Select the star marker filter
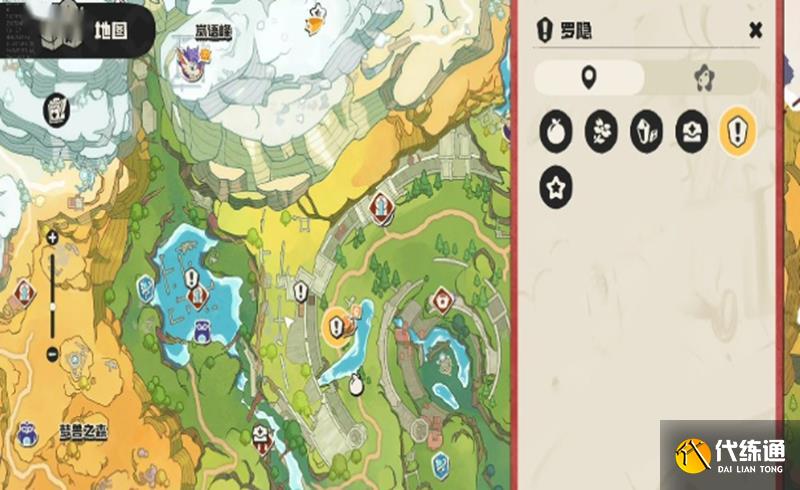The image size is (800, 490). [556, 188]
